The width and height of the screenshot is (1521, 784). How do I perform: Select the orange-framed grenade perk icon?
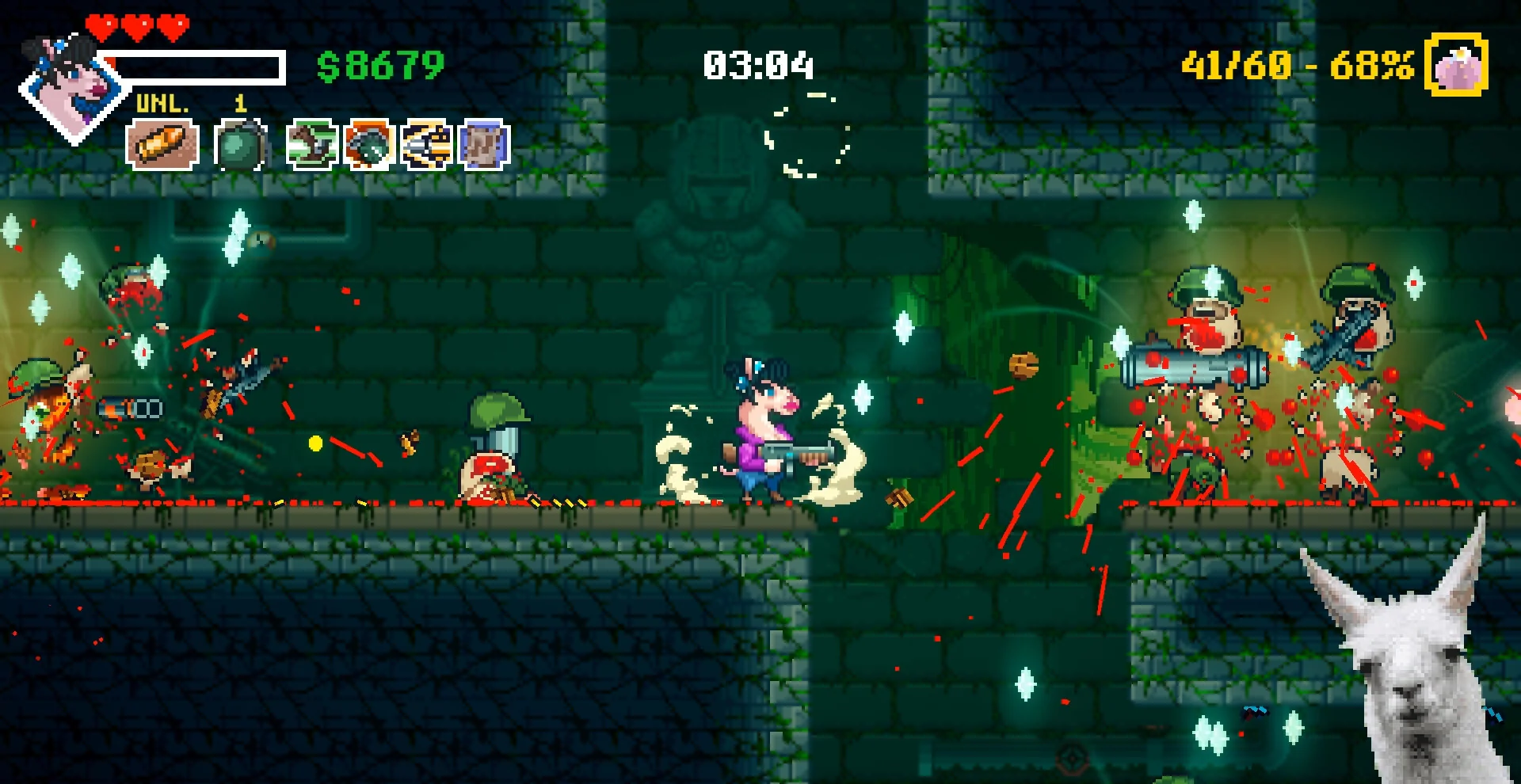click(x=369, y=145)
